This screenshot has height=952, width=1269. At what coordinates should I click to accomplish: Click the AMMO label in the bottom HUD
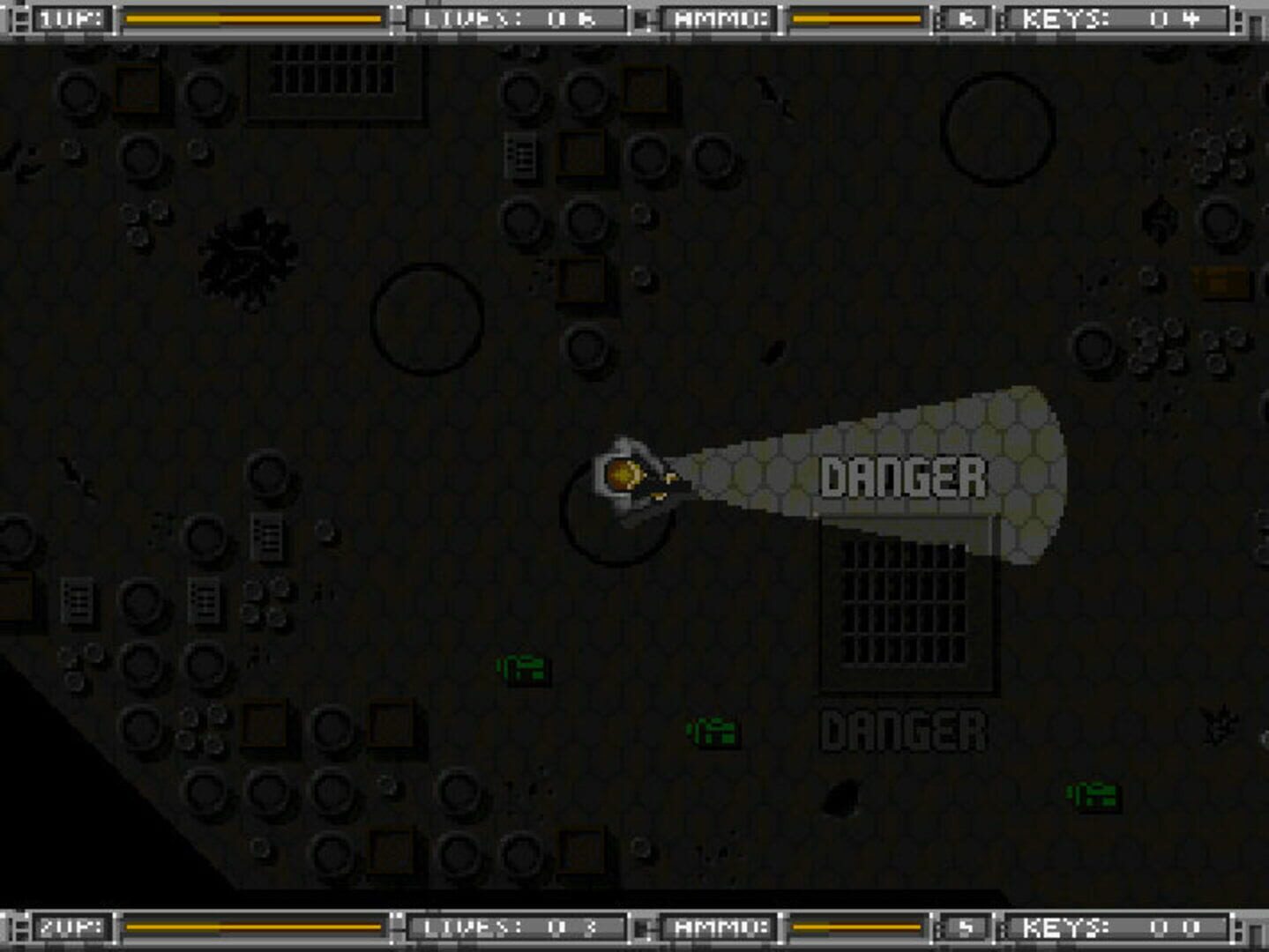(723, 928)
